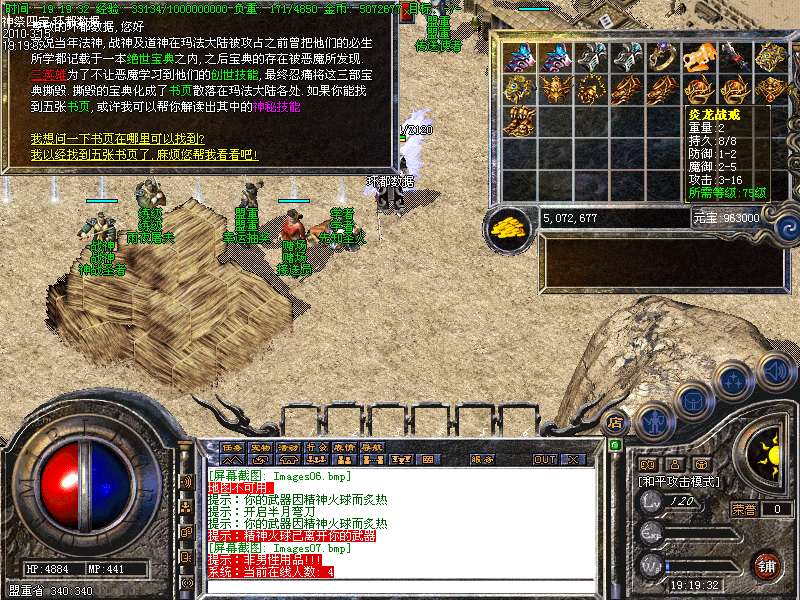Open the shop via the round 店 button
This screenshot has height=600, width=800.
(x=616, y=422)
